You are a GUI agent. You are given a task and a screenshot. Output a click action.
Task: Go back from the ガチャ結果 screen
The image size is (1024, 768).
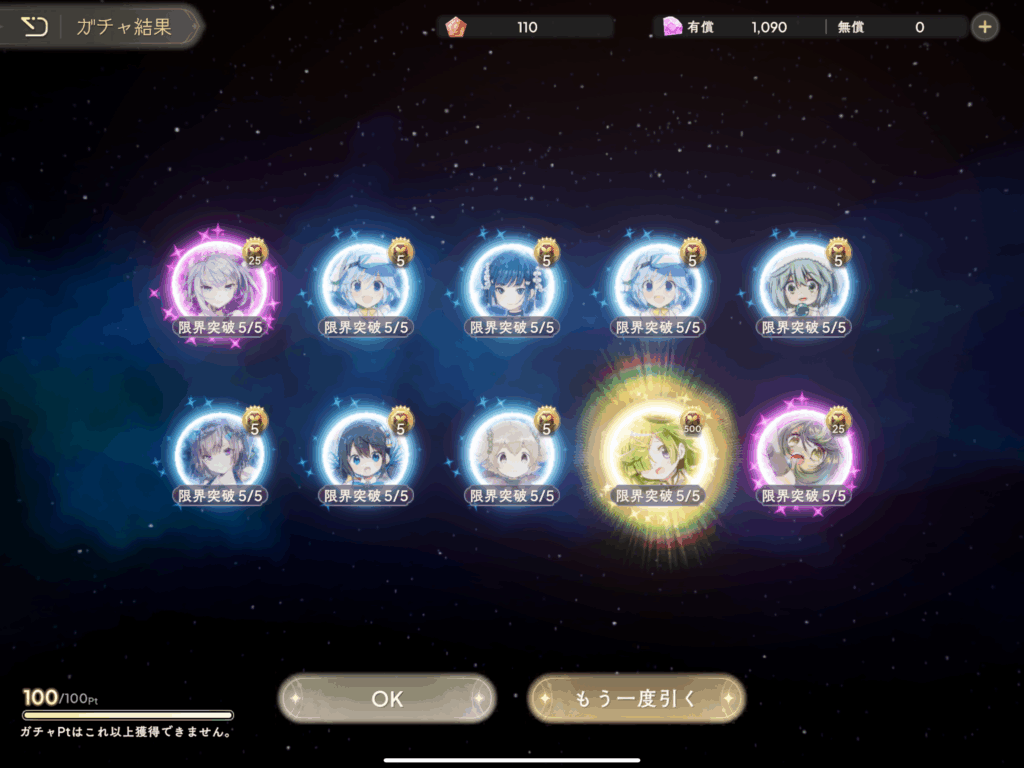point(35,27)
